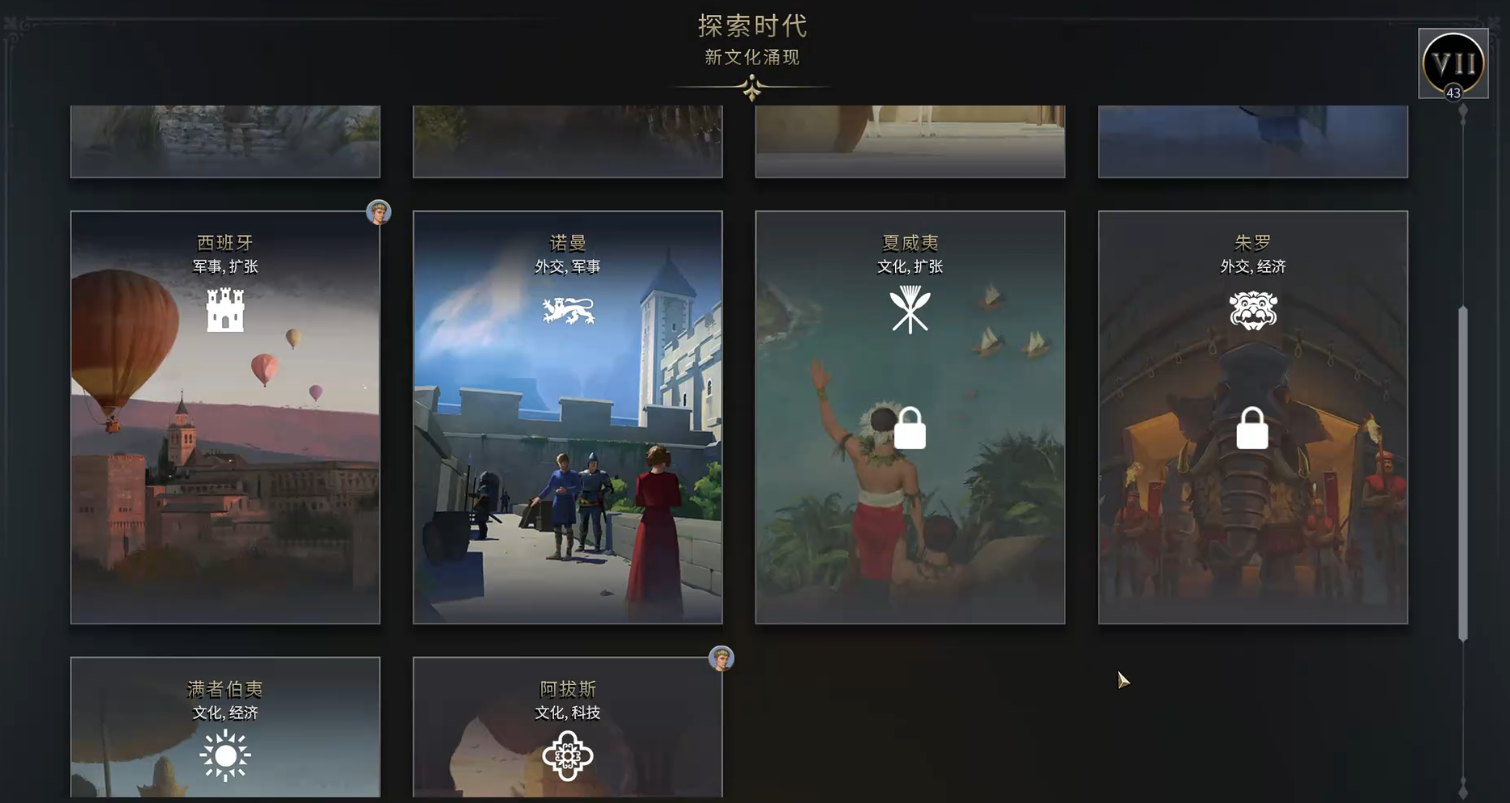Screen dimensions: 1510x803
Task: Expand details for the 诺曼 civilization
Action: pos(567,415)
